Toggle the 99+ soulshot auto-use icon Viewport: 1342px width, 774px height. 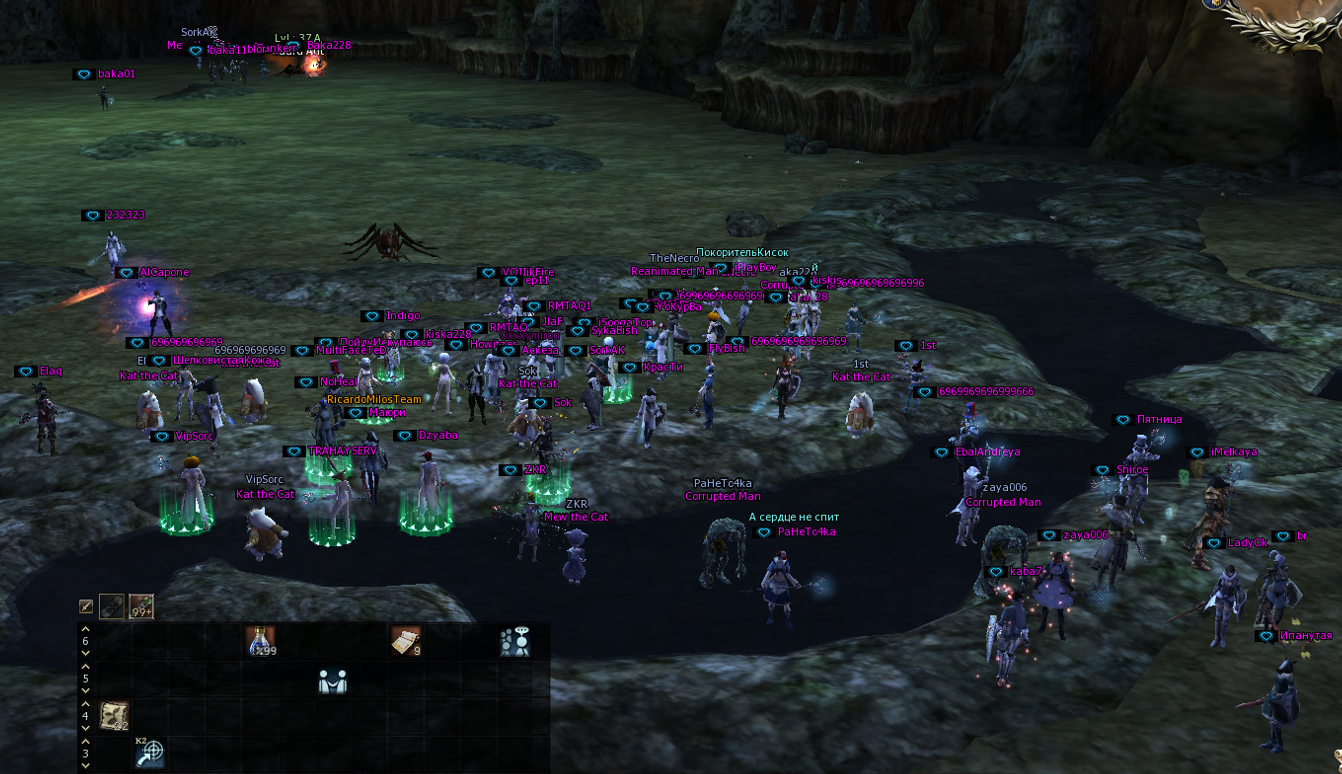[141, 606]
